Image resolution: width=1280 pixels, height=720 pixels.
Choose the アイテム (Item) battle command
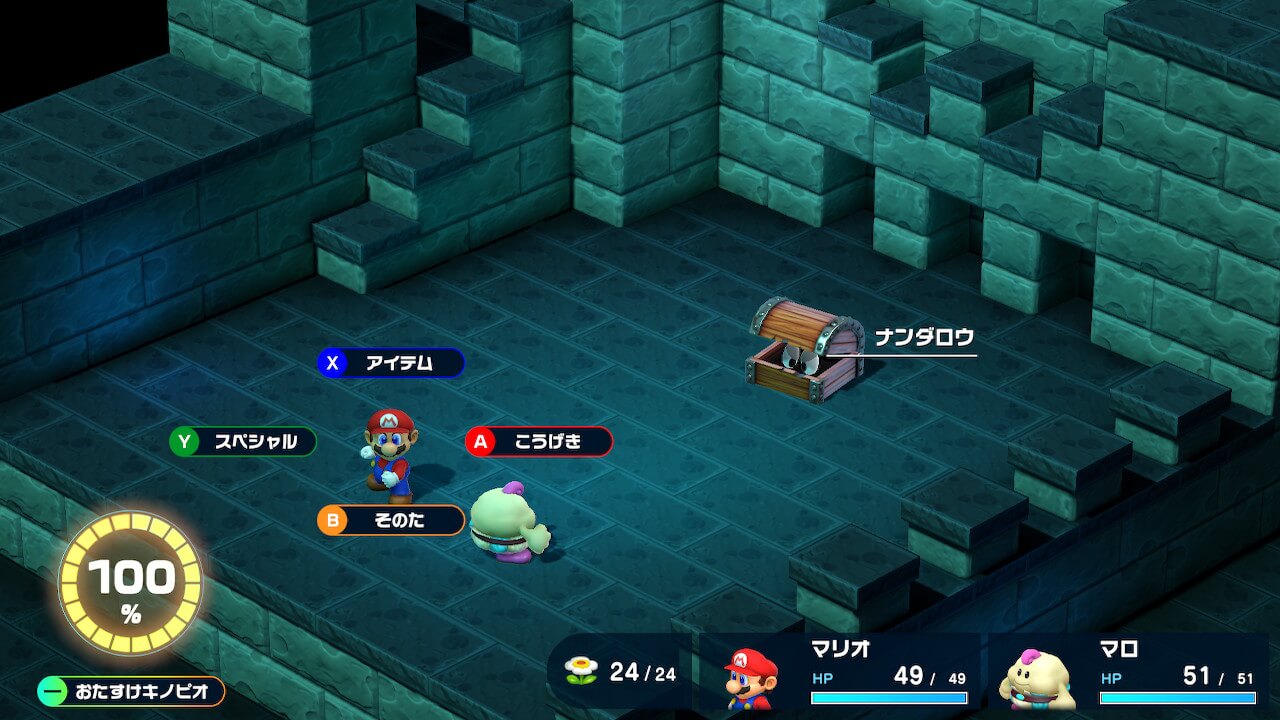tap(391, 363)
